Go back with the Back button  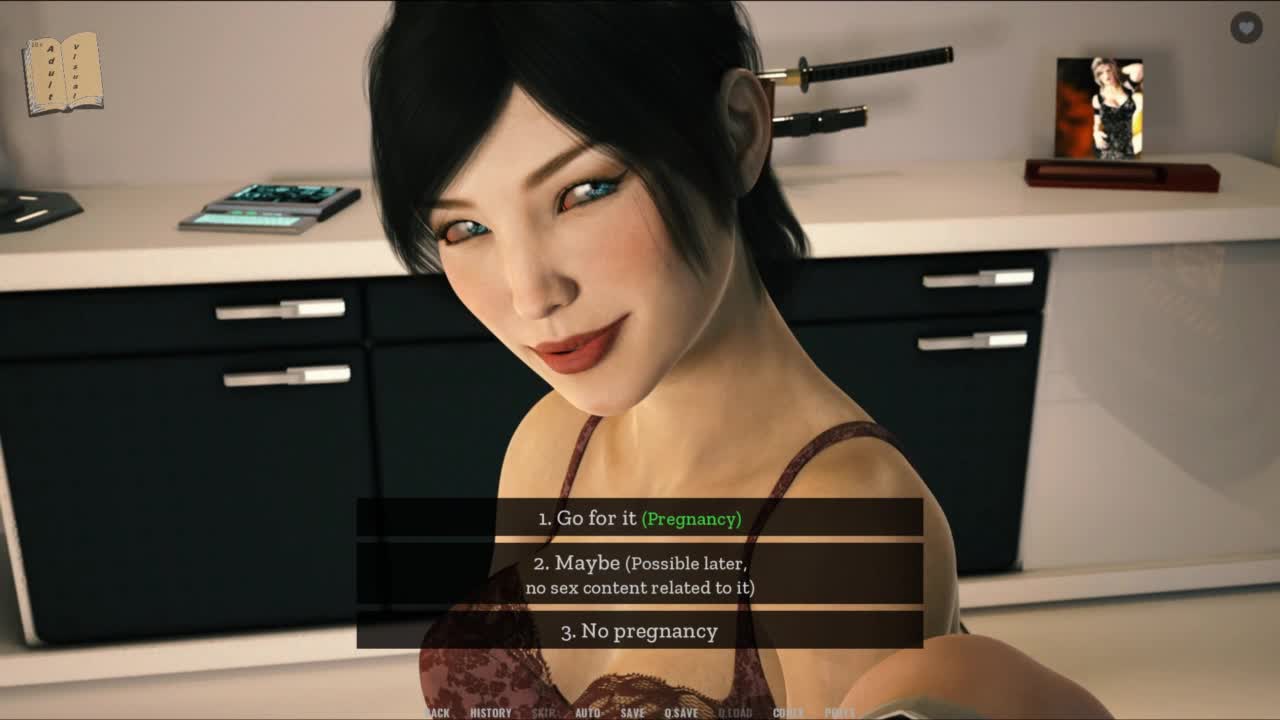[437, 713]
